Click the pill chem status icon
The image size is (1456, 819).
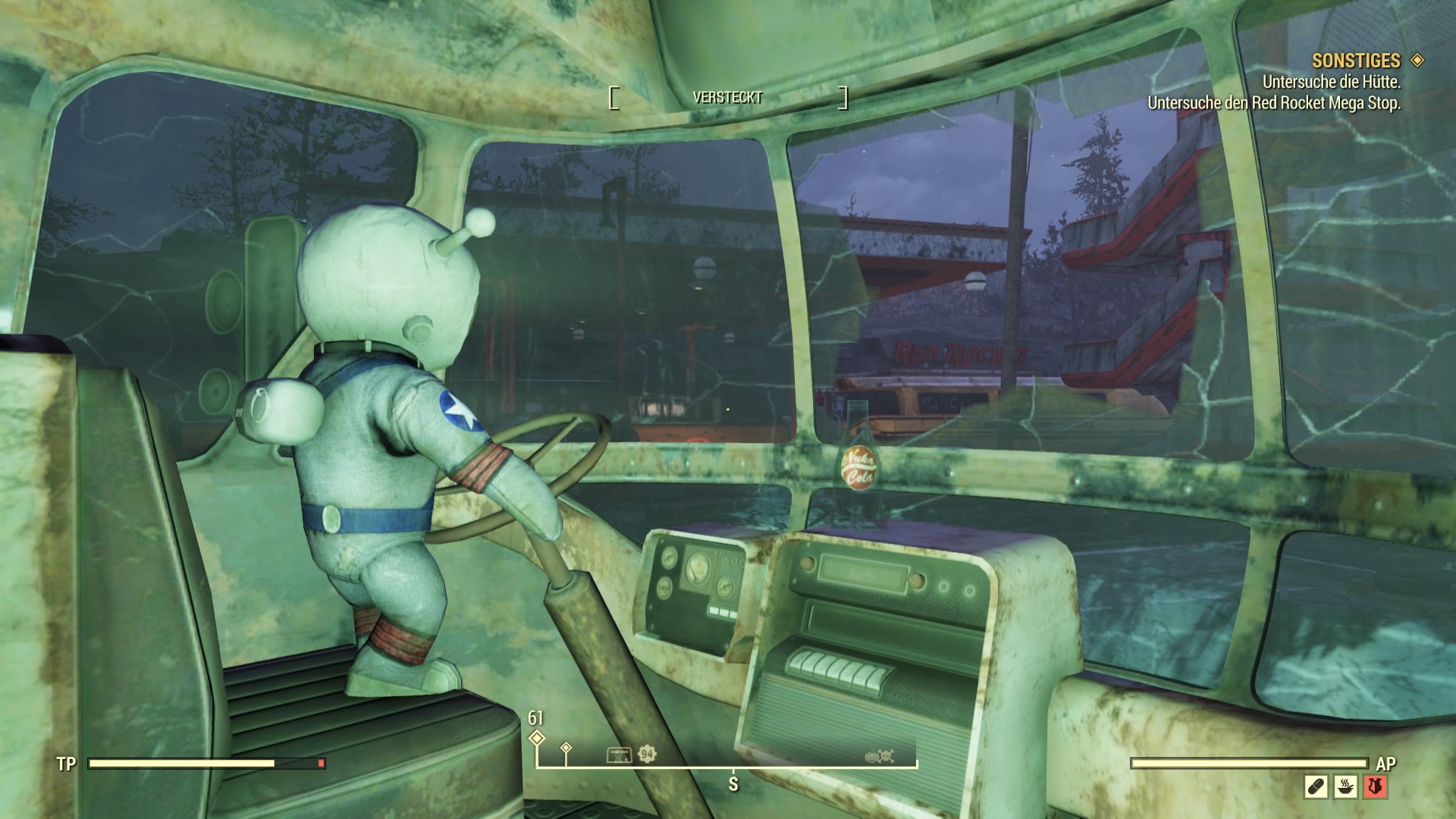tap(1316, 786)
